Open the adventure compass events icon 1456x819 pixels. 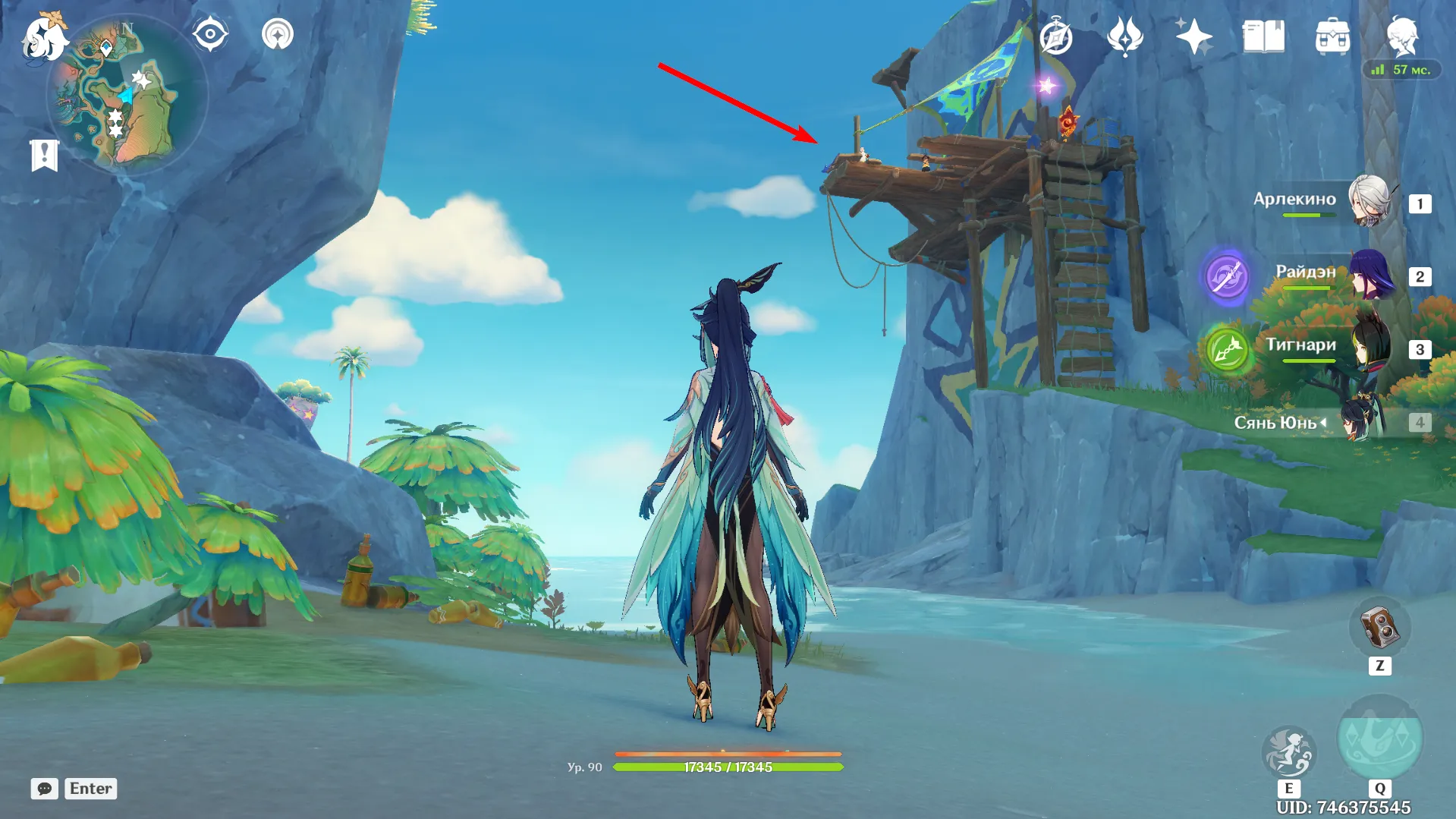1055,36
